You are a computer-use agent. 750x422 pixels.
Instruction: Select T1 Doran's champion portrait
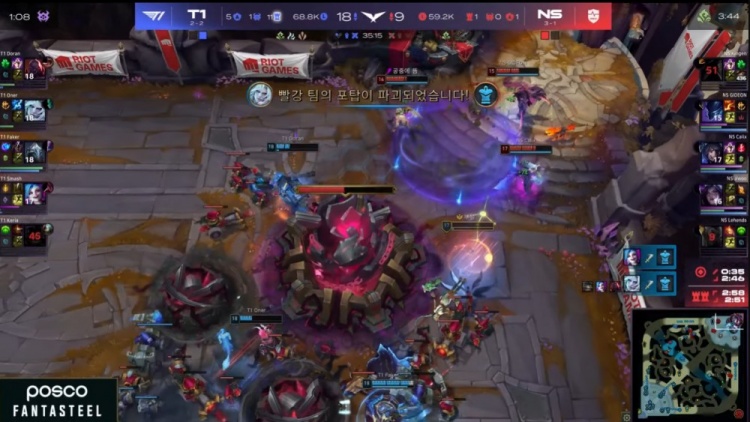[33, 71]
